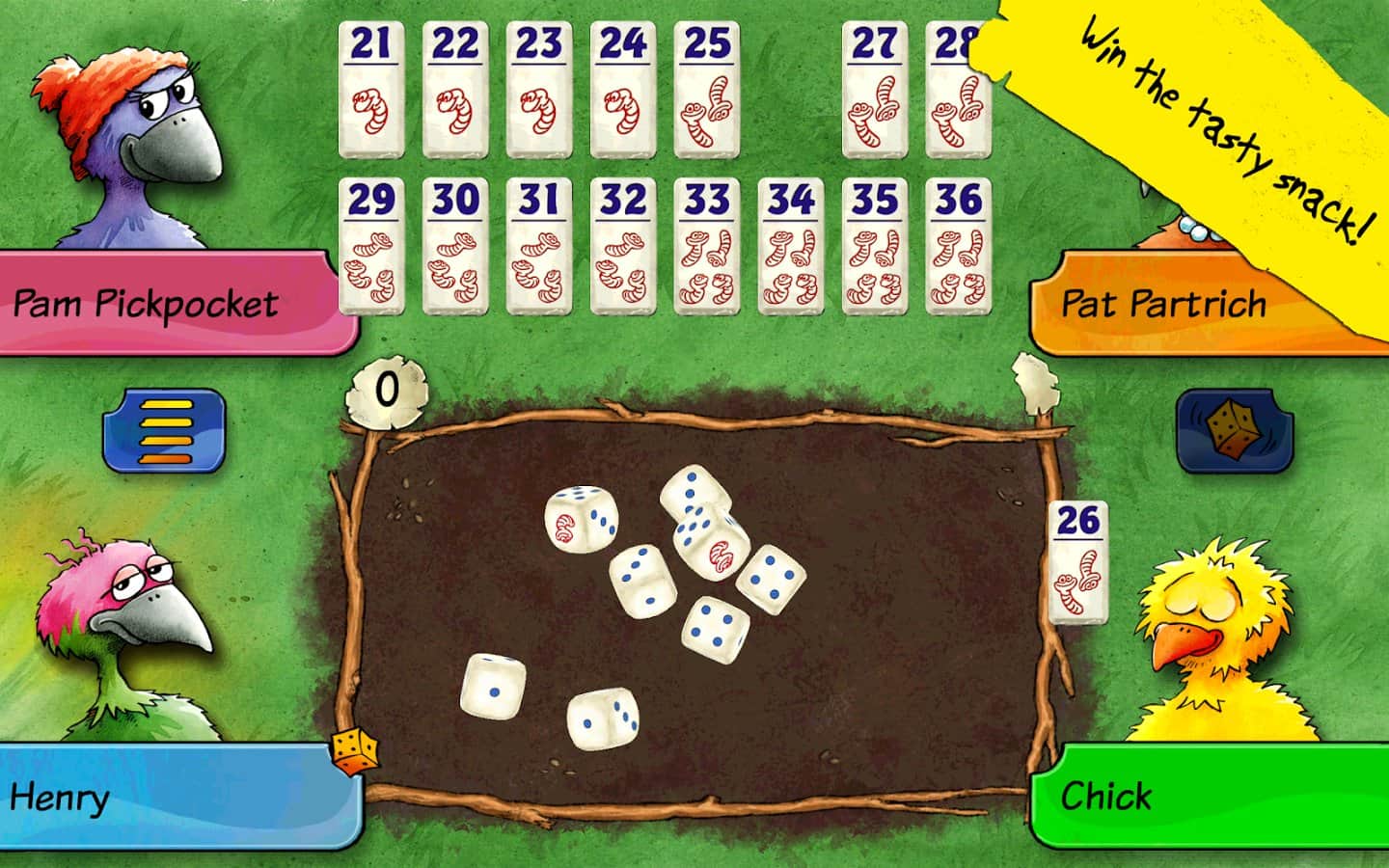Select the number 31 worm tile

(x=539, y=246)
